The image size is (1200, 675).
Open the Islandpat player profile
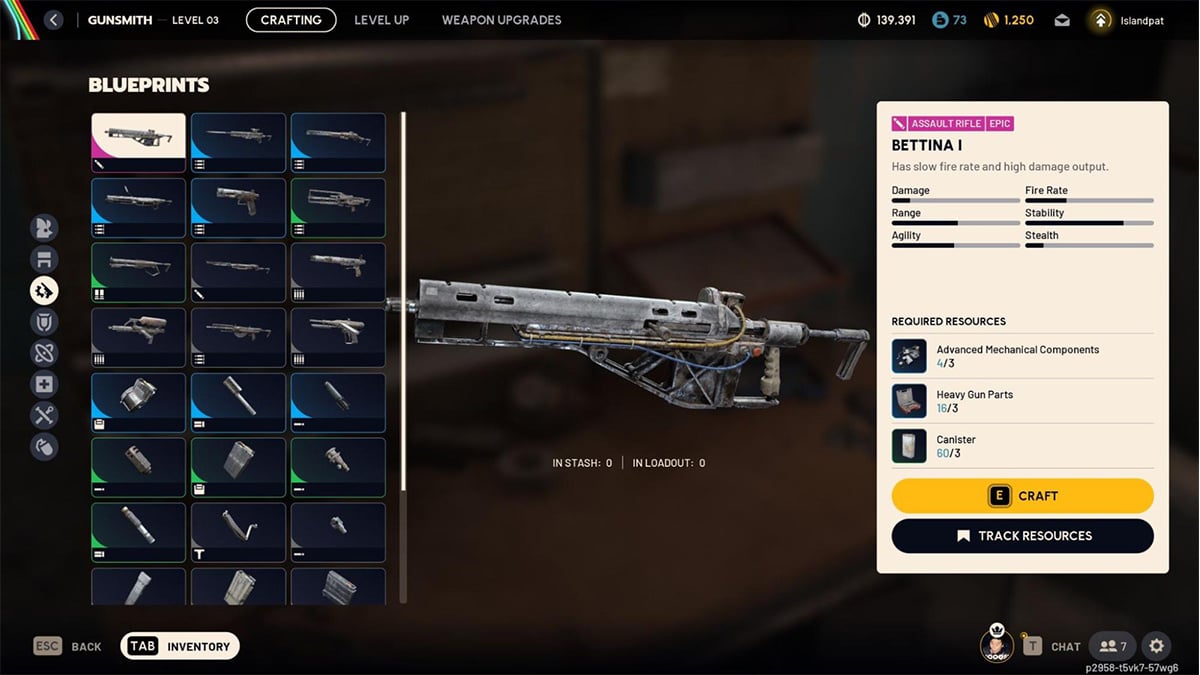tap(1127, 20)
